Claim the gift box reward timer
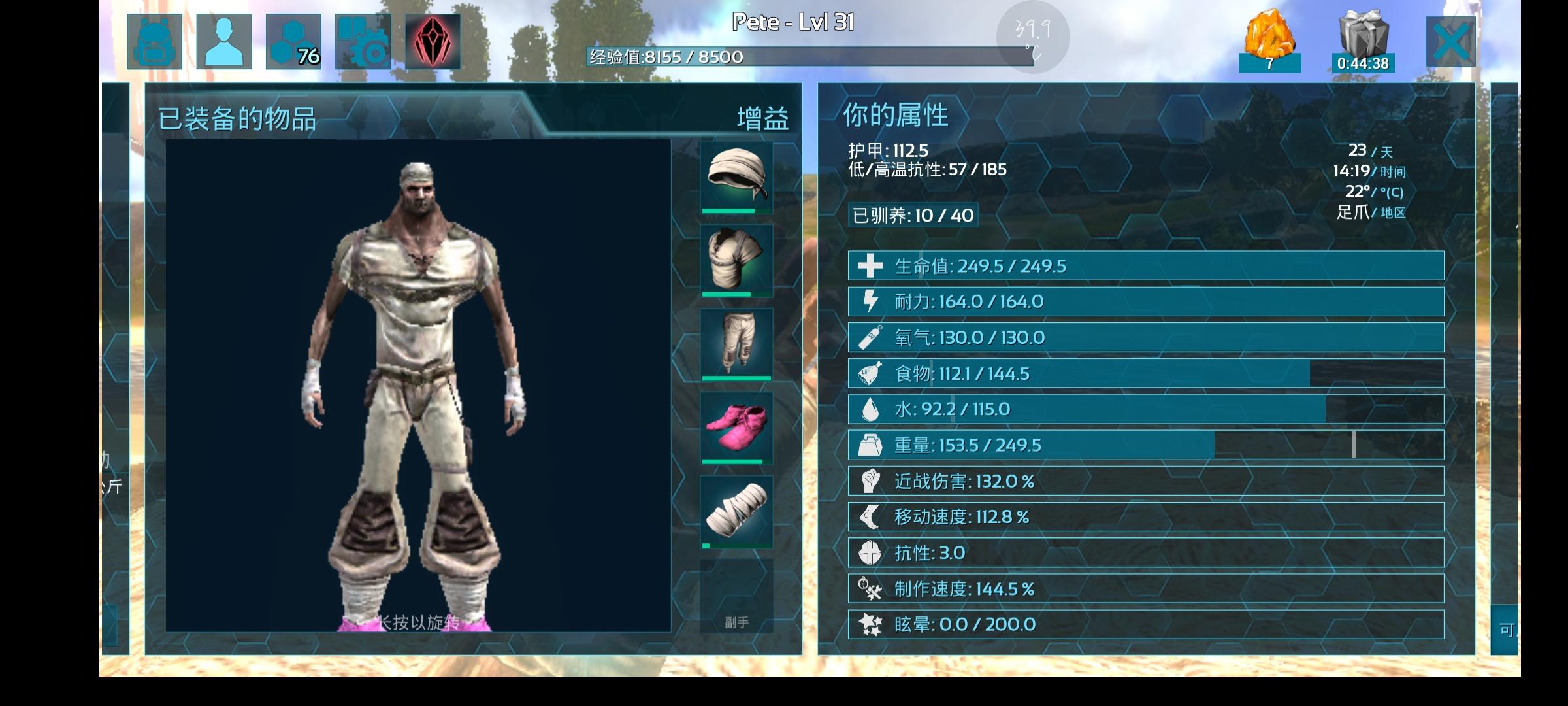Screen dimensions: 1568x706 click(x=1363, y=41)
